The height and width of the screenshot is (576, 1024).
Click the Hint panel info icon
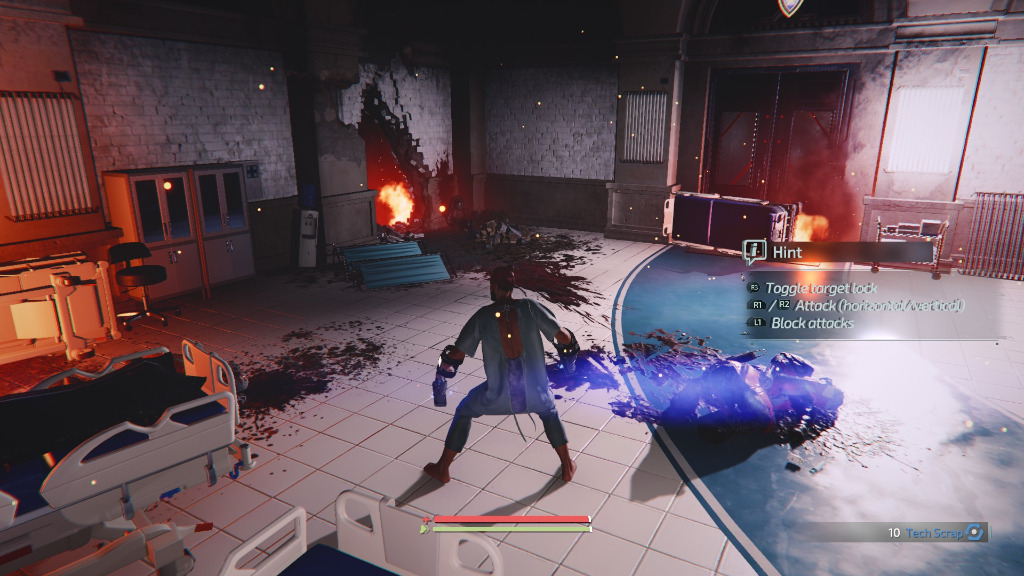point(755,252)
